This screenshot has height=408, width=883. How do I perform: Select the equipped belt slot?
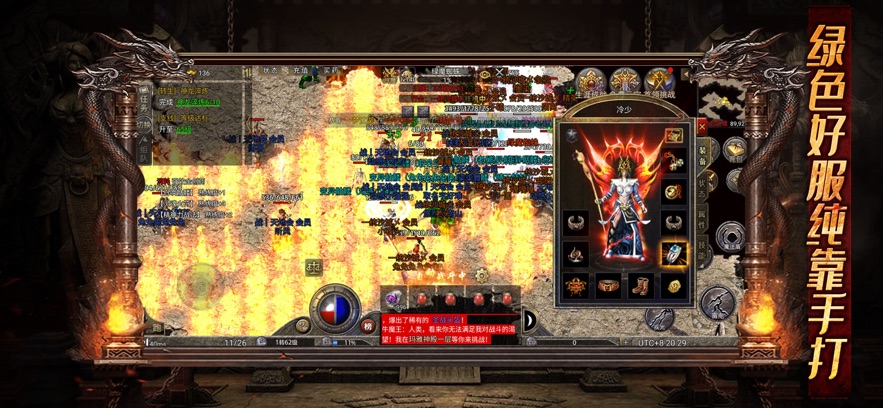tap(608, 286)
